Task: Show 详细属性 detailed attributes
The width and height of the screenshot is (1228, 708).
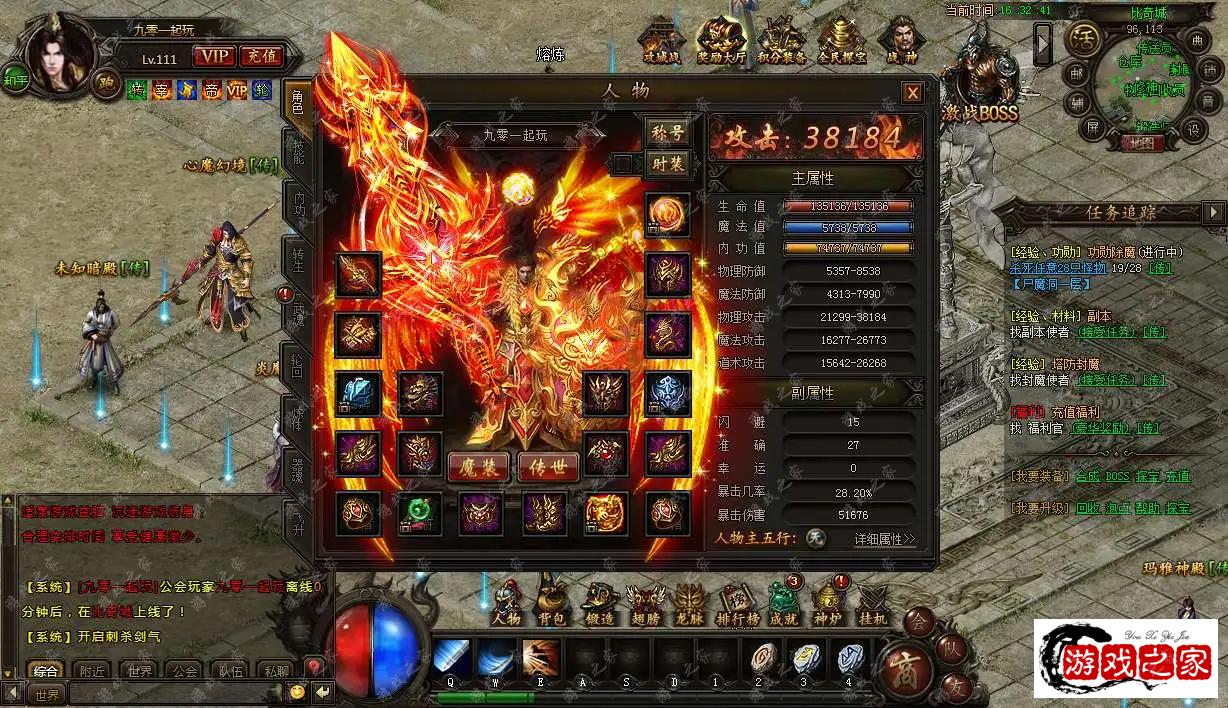Action: 884,539
